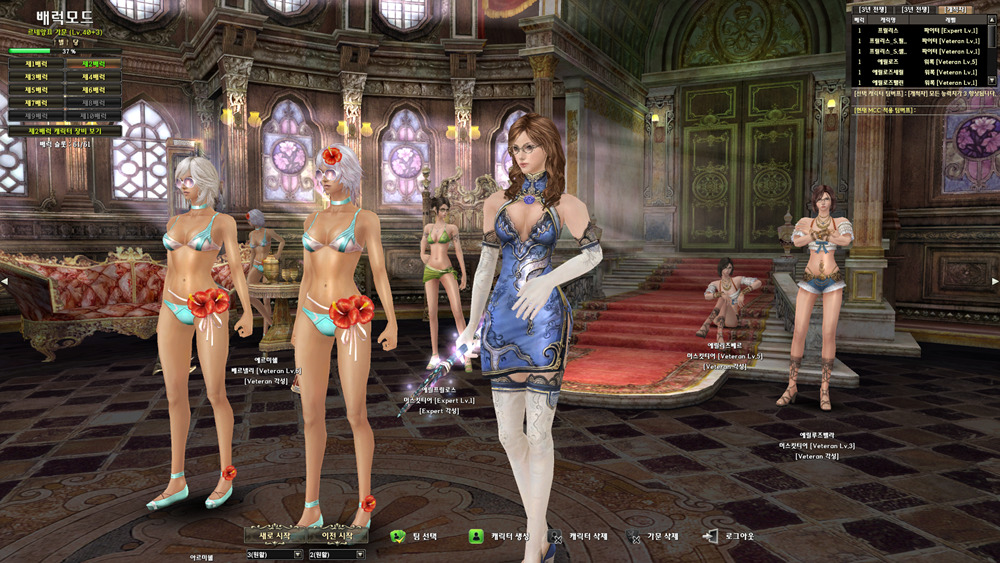Create a character with 캐릭터 생성
Image resolution: width=1000 pixels, height=563 pixels.
click(x=495, y=537)
